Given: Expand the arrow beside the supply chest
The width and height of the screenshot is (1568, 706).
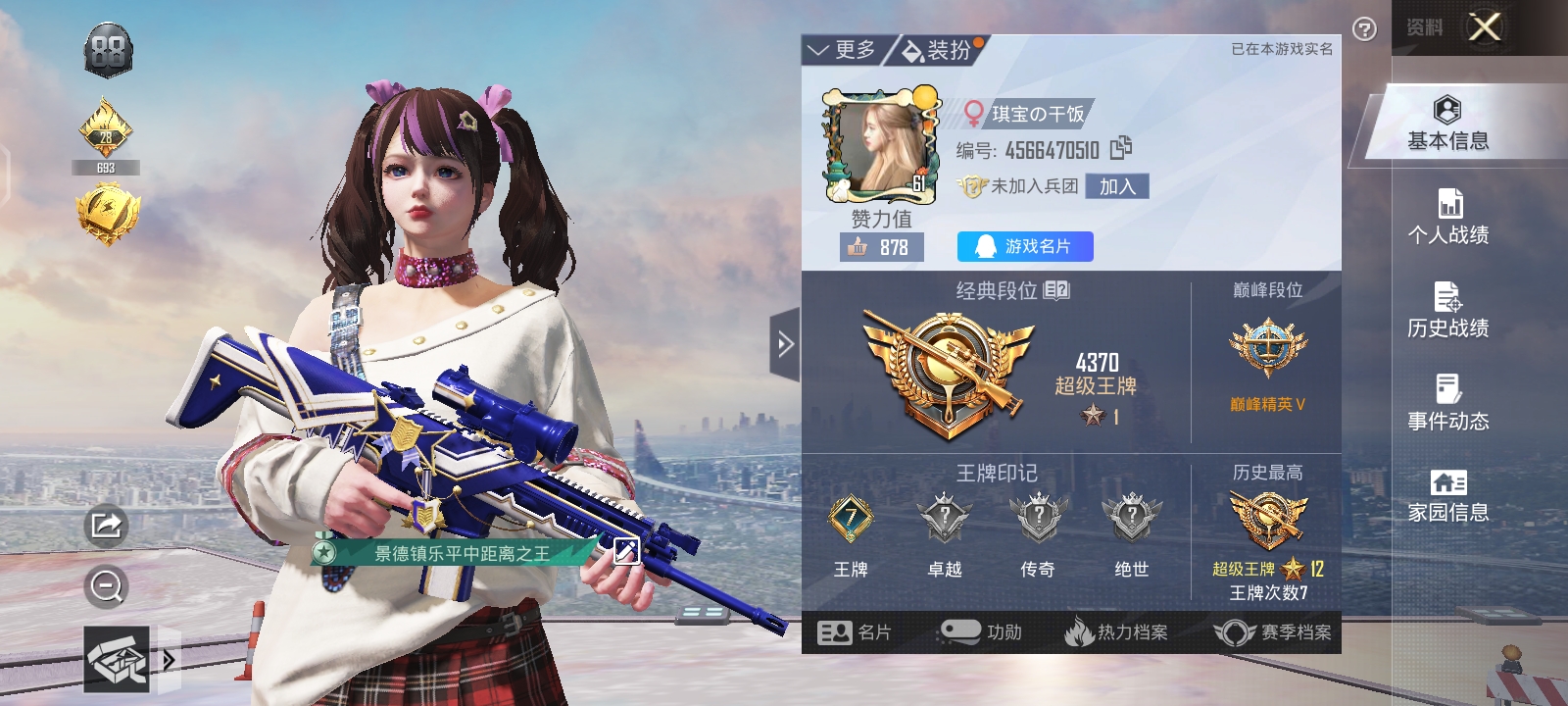Looking at the screenshot, I should [169, 659].
